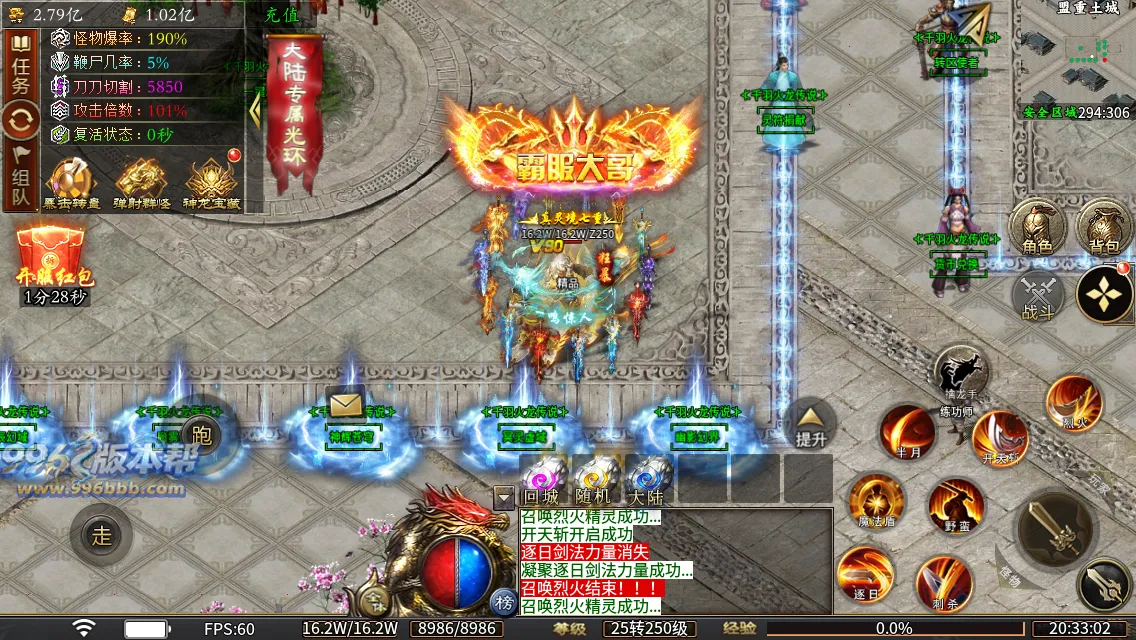Open the 角色 character sheet
The height and width of the screenshot is (640, 1136).
click(1036, 228)
